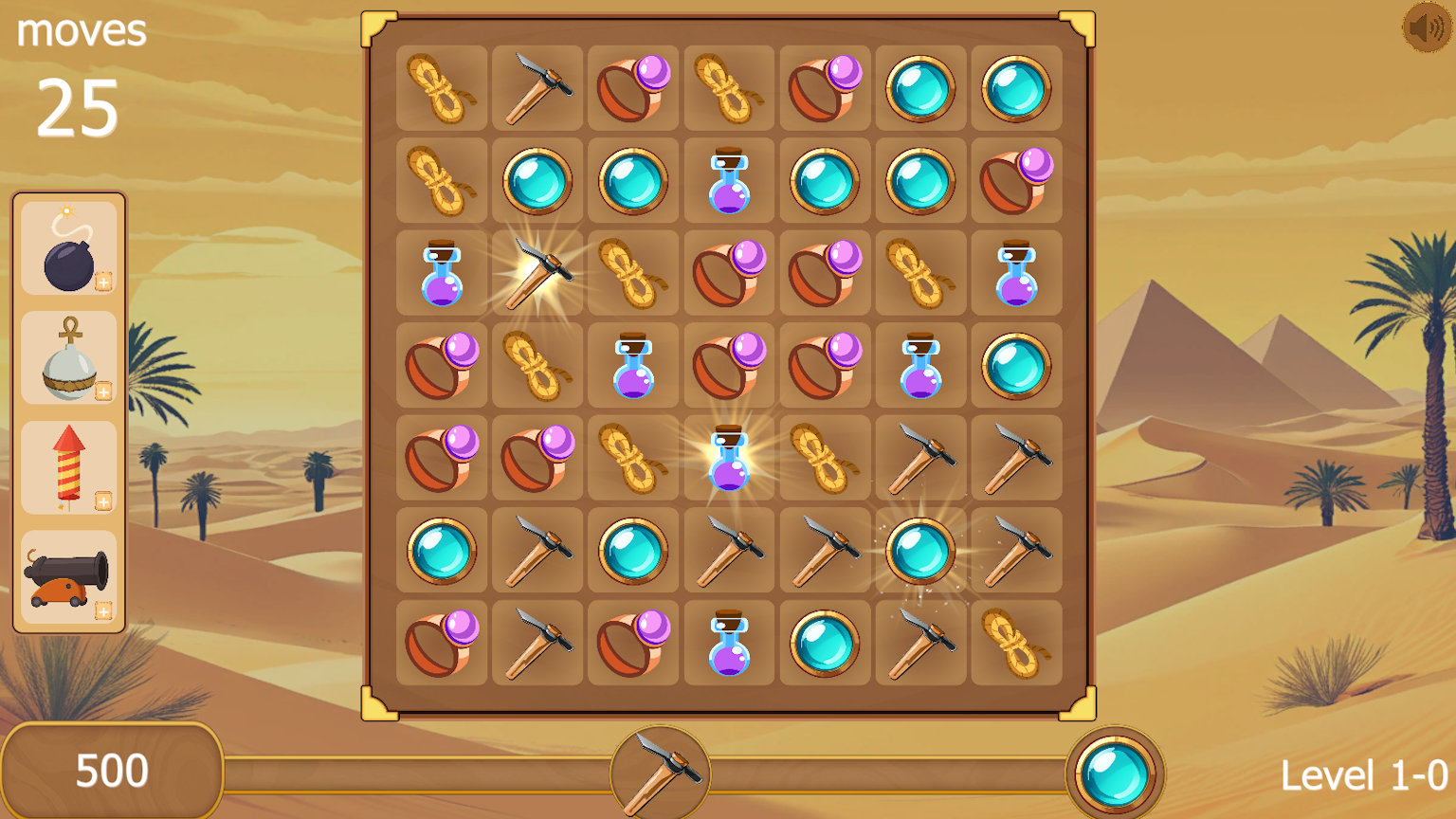1456x819 pixels.
Task: Click the glowing pickaxe tile on the board
Action: coord(538,274)
